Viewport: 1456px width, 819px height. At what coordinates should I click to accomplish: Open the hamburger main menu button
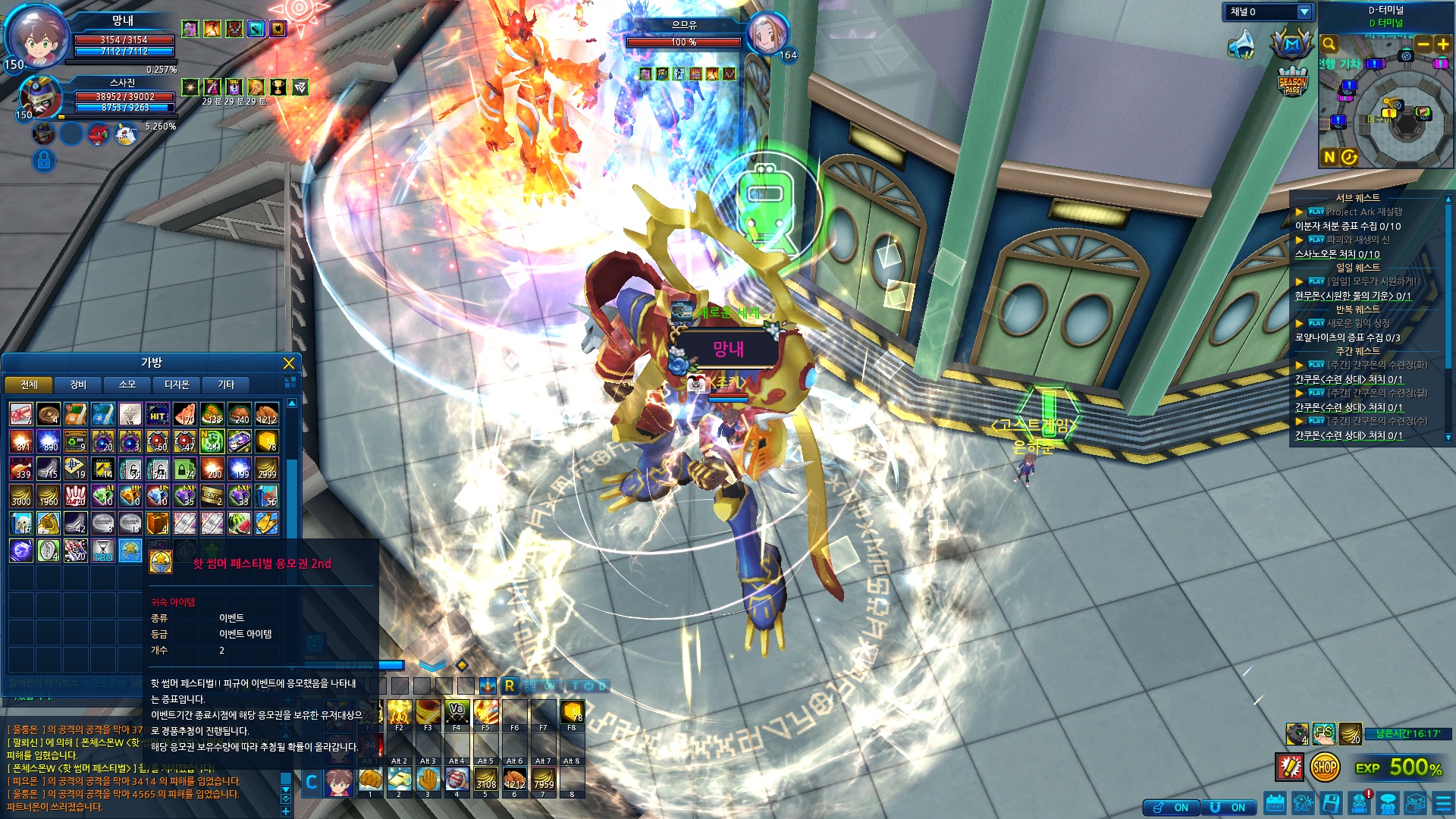pos(1443,803)
